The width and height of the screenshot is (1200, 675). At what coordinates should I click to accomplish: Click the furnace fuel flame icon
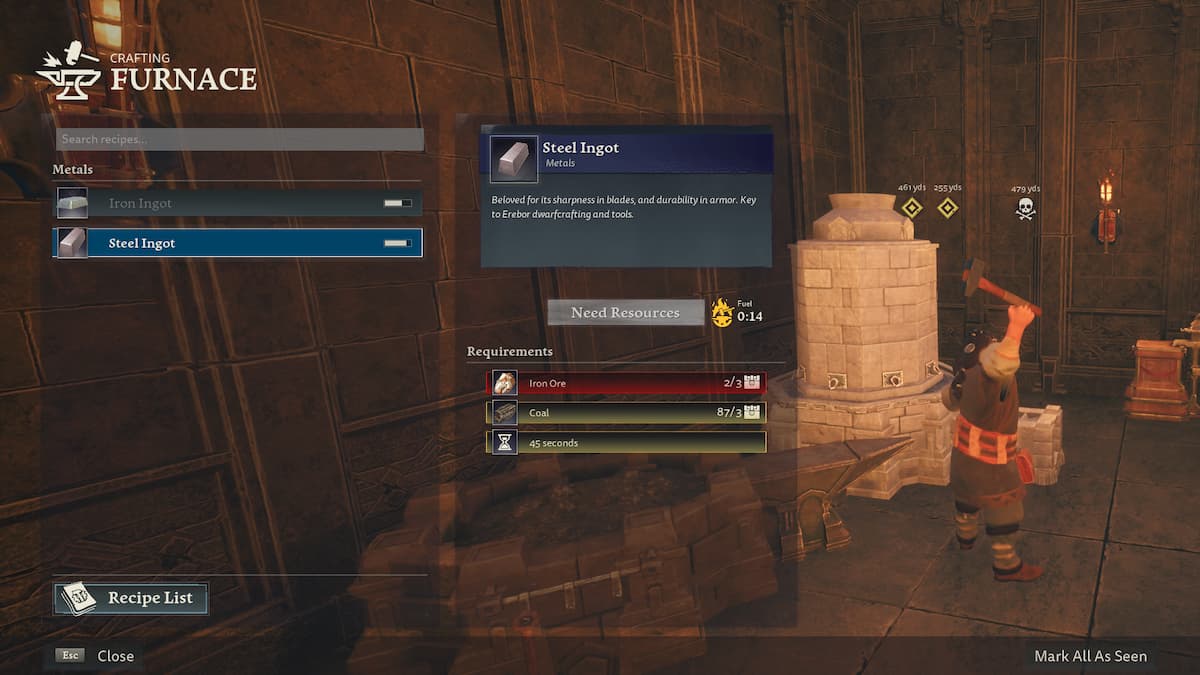tap(722, 312)
